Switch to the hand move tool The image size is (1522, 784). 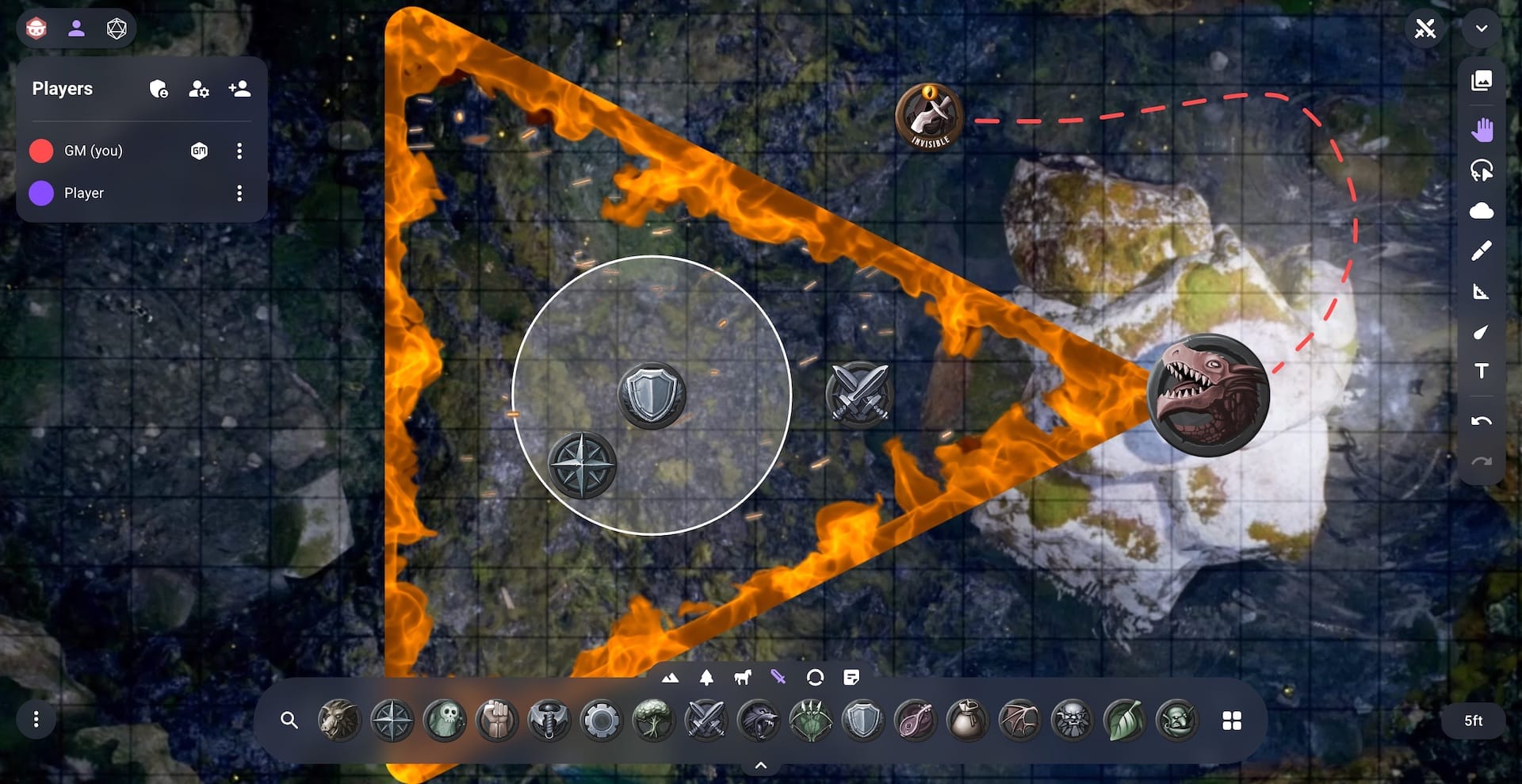tap(1481, 129)
